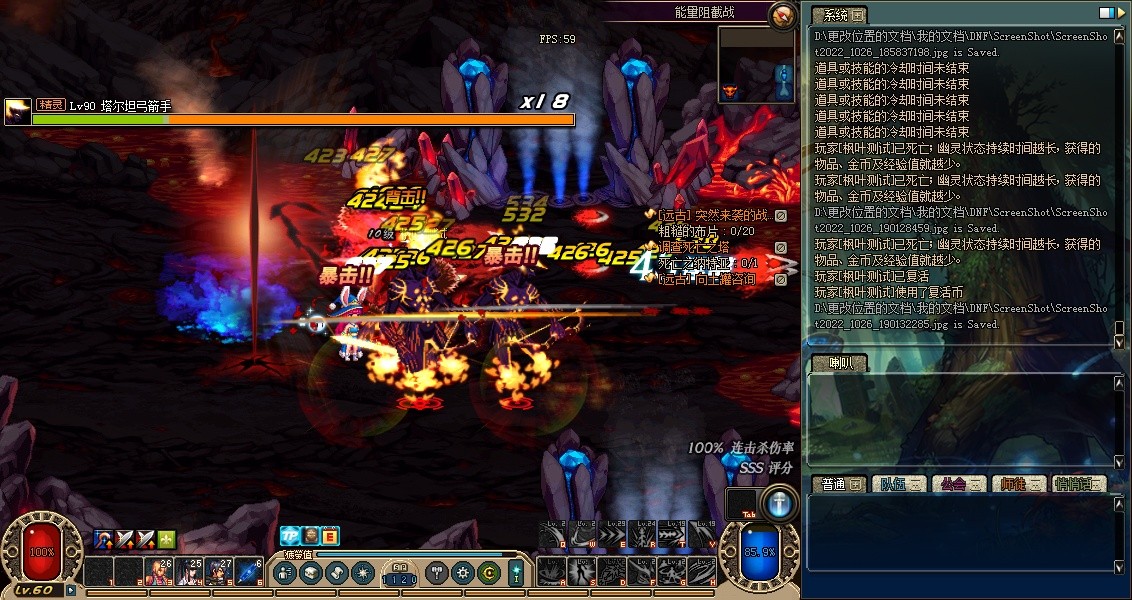Click the orange E icon above the fatigue bar
Viewport: 1132px width, 600px height.
pyautogui.click(x=330, y=536)
